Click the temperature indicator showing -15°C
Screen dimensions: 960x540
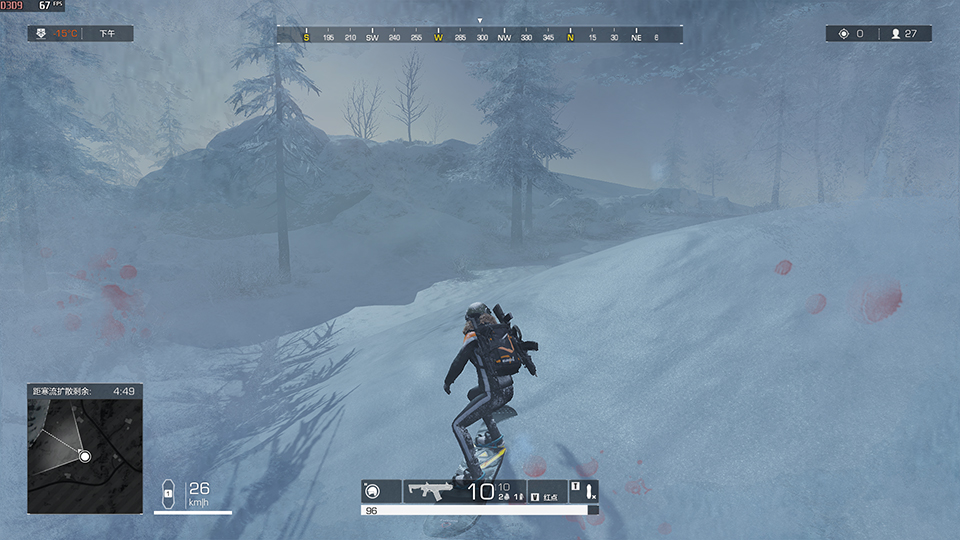pos(66,34)
